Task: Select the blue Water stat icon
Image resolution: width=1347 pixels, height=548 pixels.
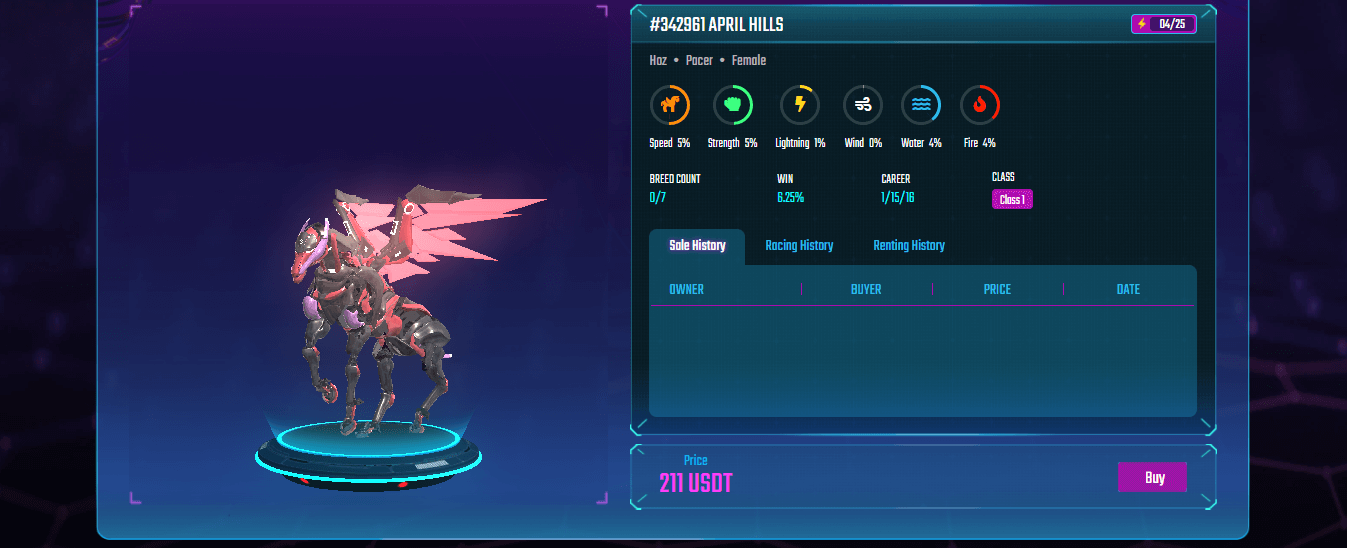Action: 920,104
